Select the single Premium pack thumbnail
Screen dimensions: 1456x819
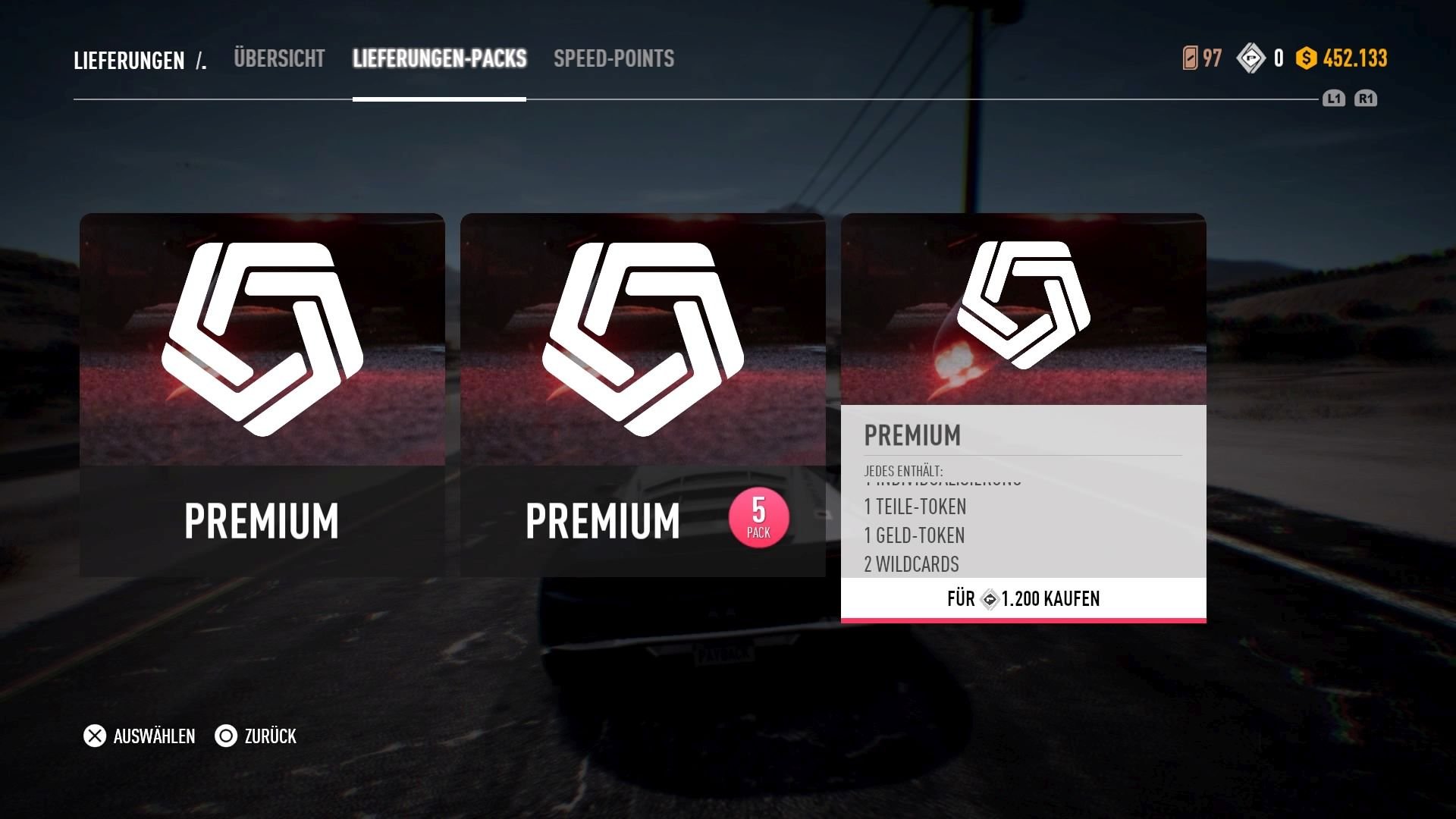tap(263, 394)
